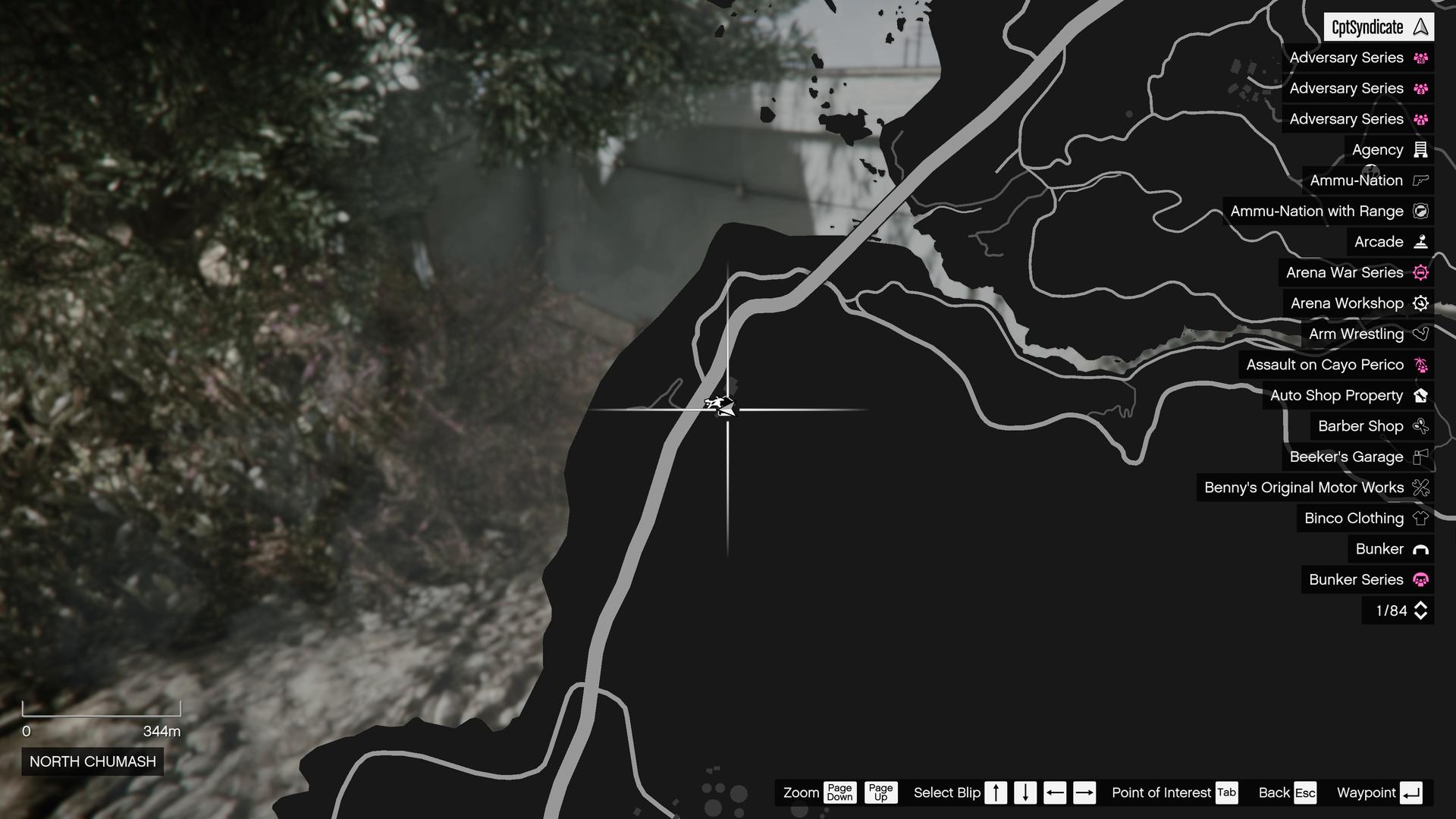Click the Ammu-Nation with Range target icon
The height and width of the screenshot is (819, 1456).
click(x=1420, y=212)
